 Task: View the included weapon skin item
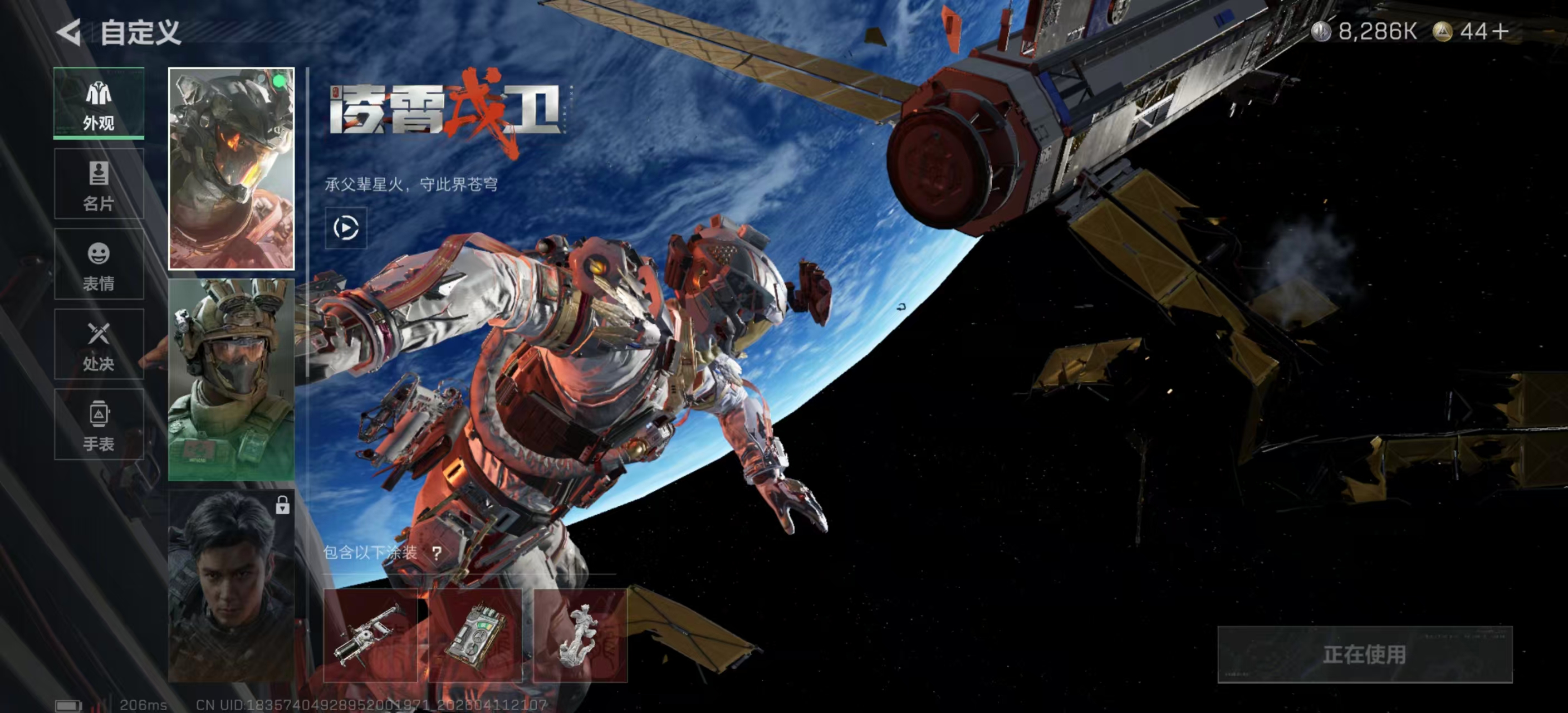click(370, 635)
